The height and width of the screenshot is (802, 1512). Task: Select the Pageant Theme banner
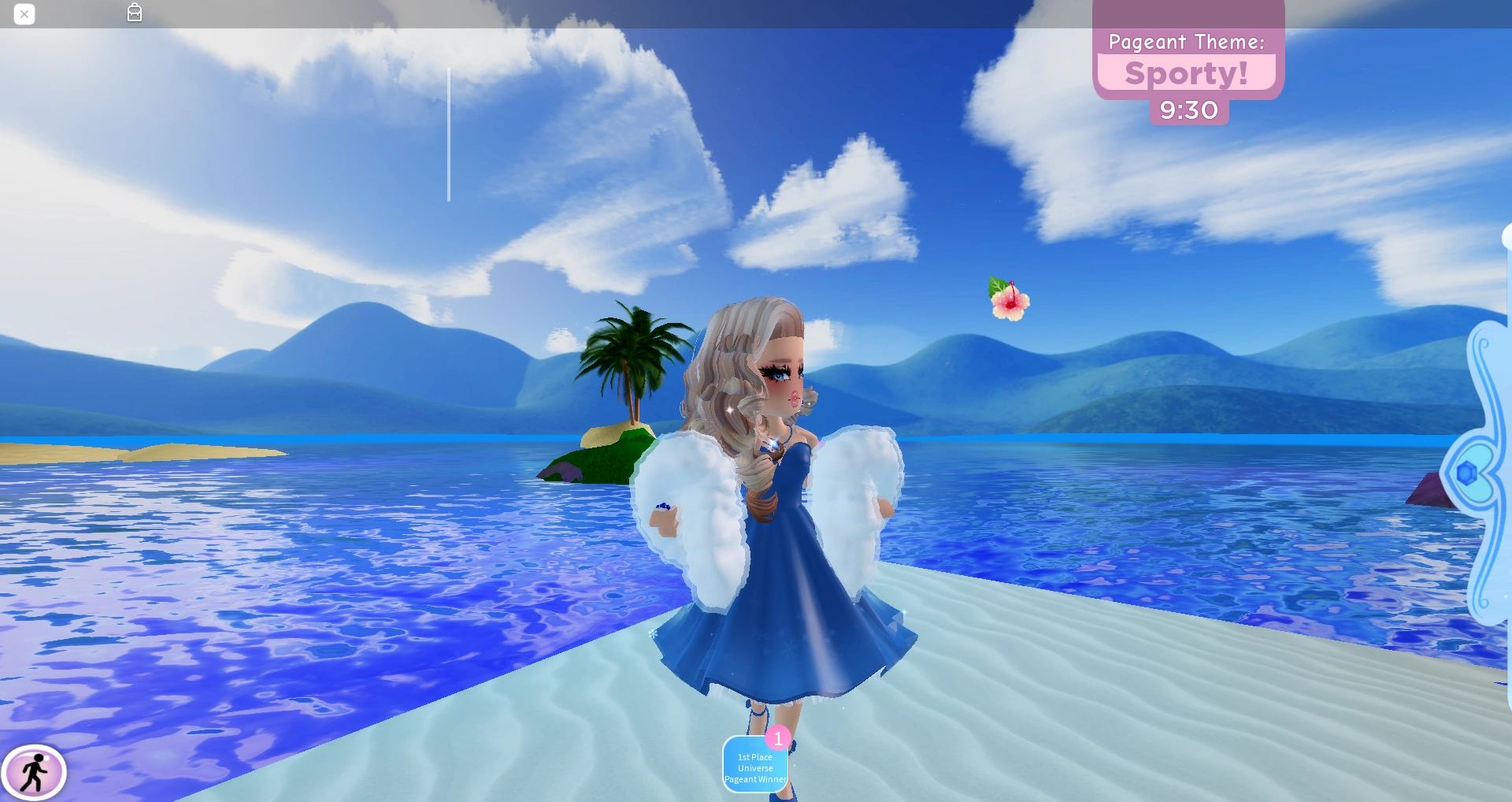click(x=1186, y=42)
